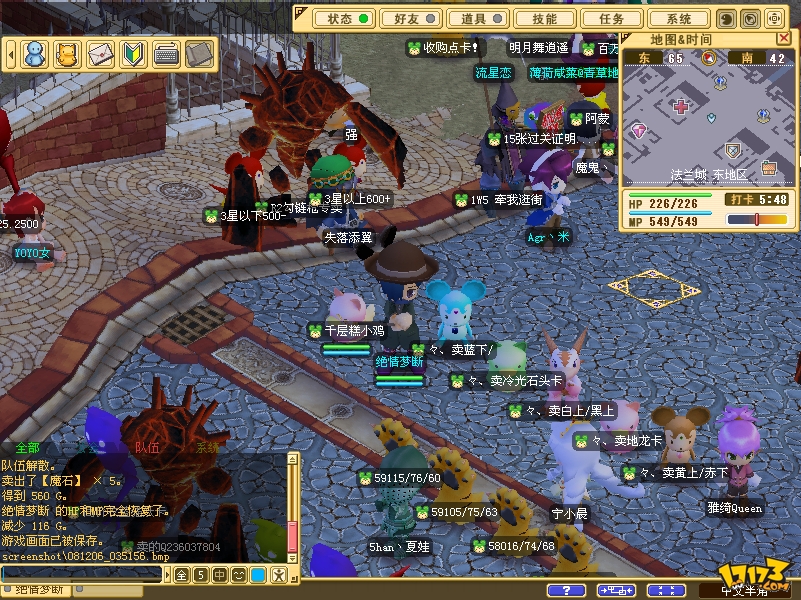Switch chat to the 全部 tab
The width and height of the screenshot is (801, 600).
(x=27, y=448)
